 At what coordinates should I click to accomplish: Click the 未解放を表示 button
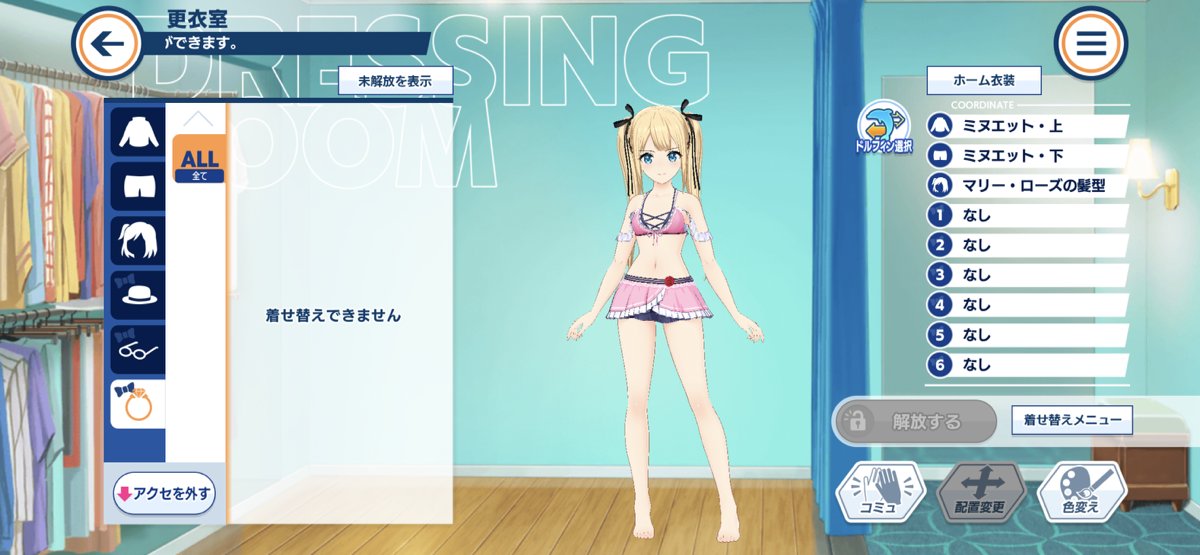pos(395,81)
